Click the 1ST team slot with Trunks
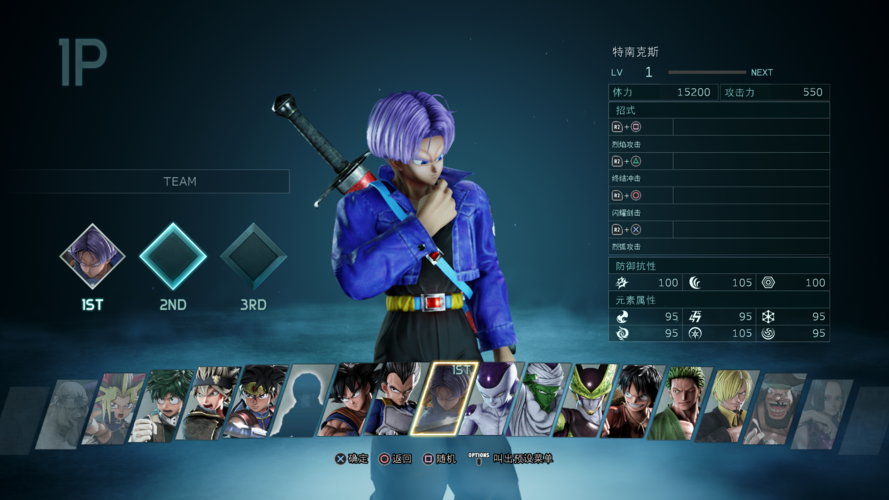Screen dimensions: 889x500 tap(93, 256)
